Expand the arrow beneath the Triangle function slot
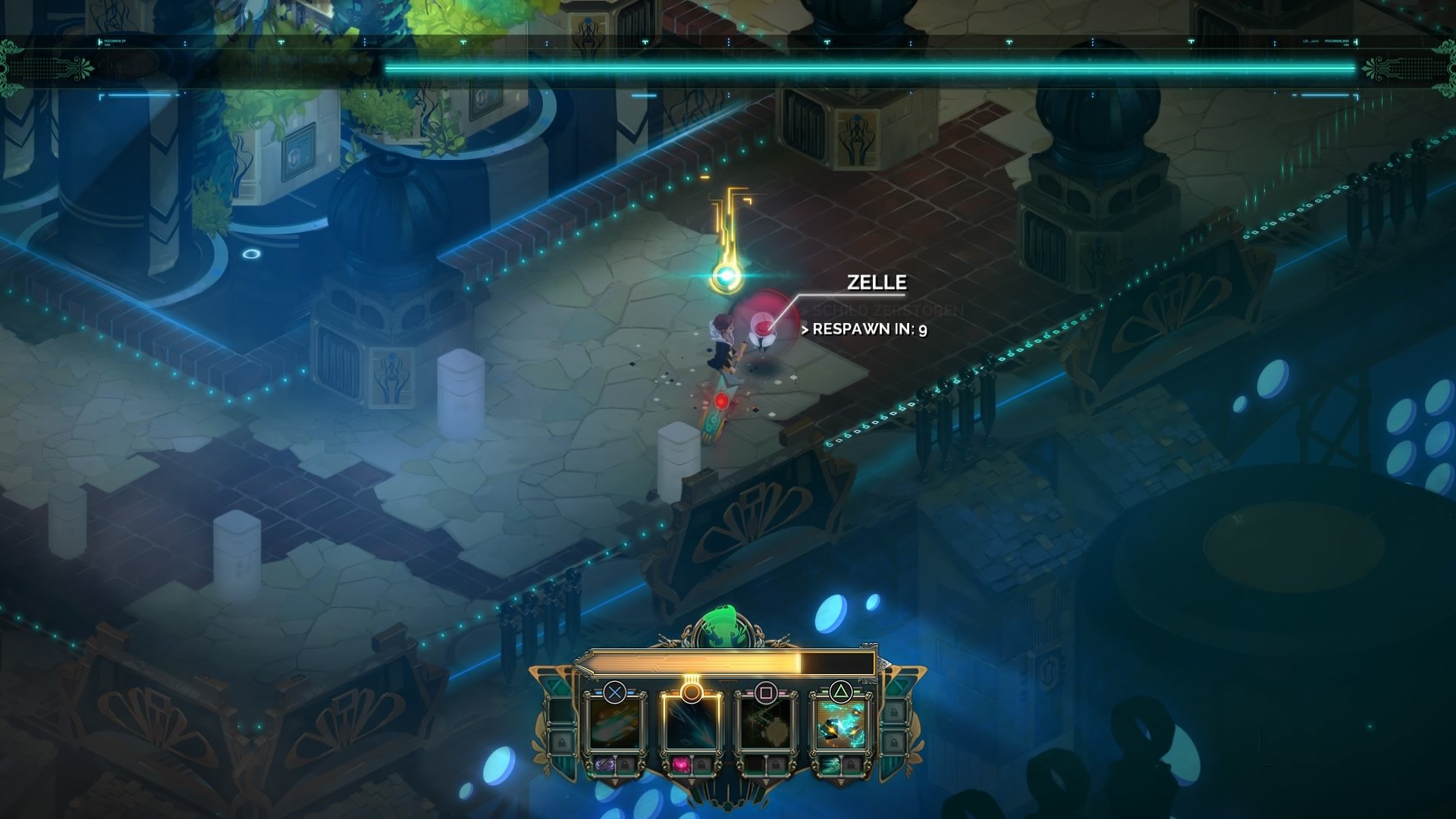 [x=839, y=780]
